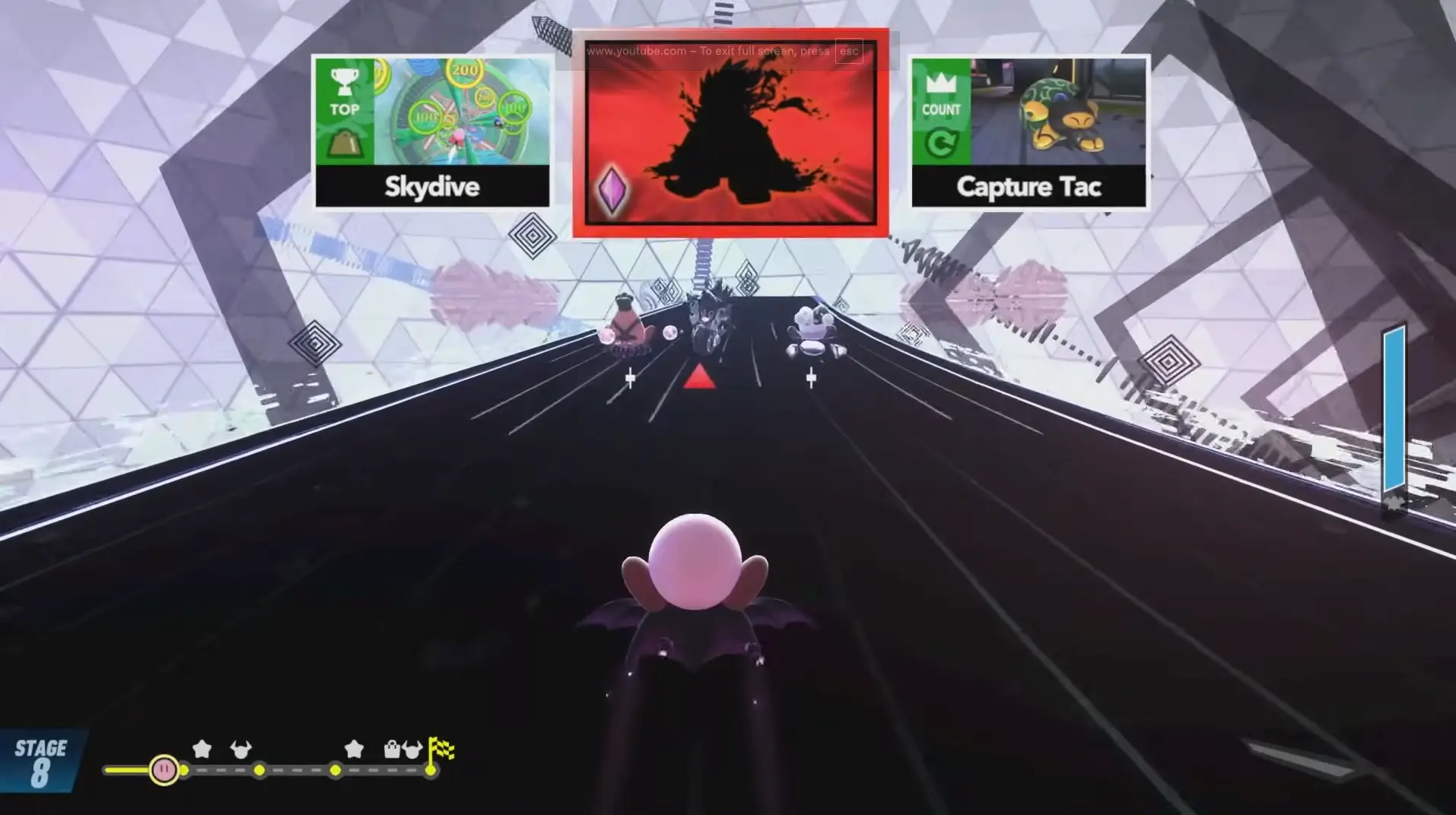Select the STAGE 8 badge in the corner
The image size is (1456, 815).
point(42,761)
